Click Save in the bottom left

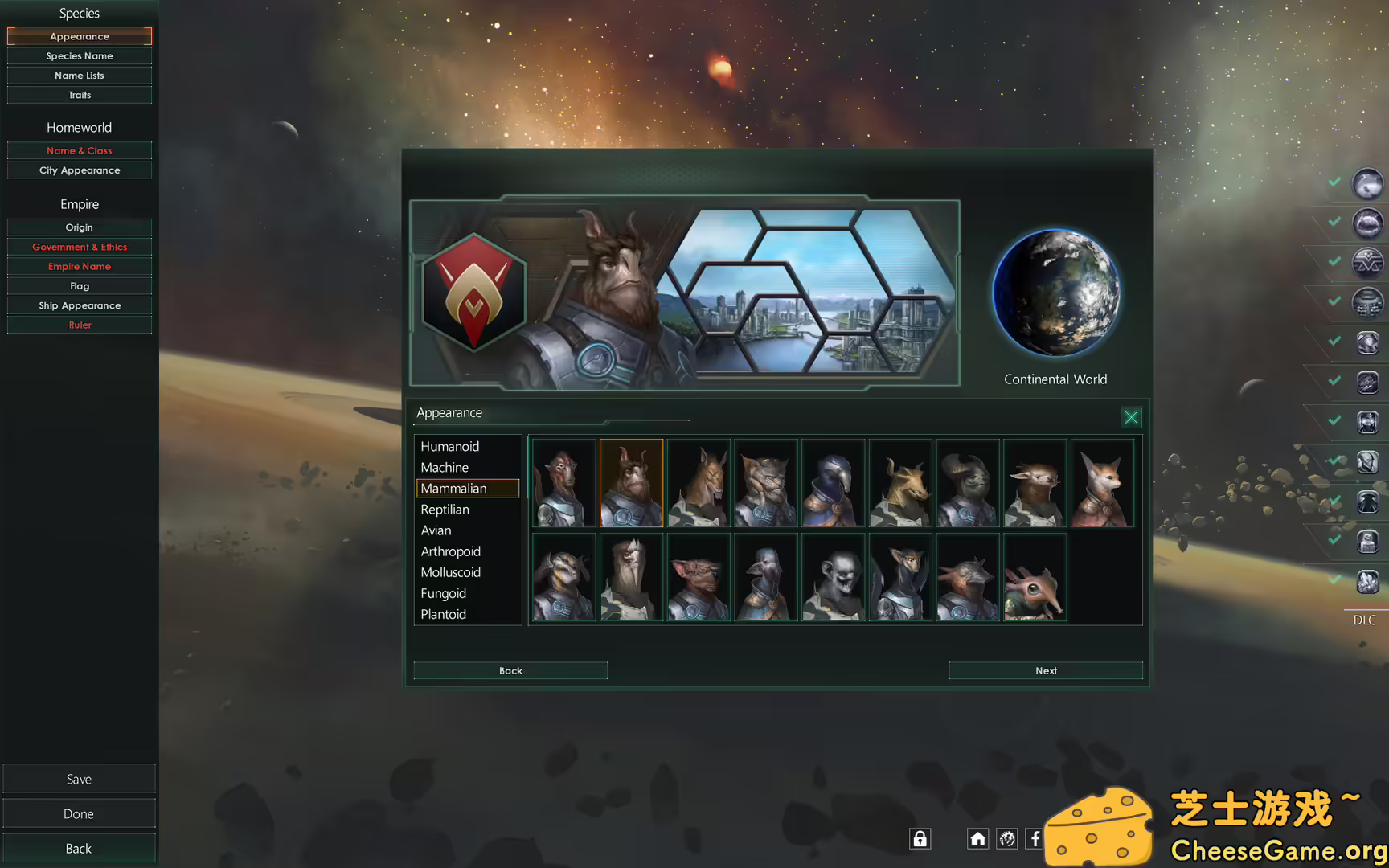coord(79,778)
